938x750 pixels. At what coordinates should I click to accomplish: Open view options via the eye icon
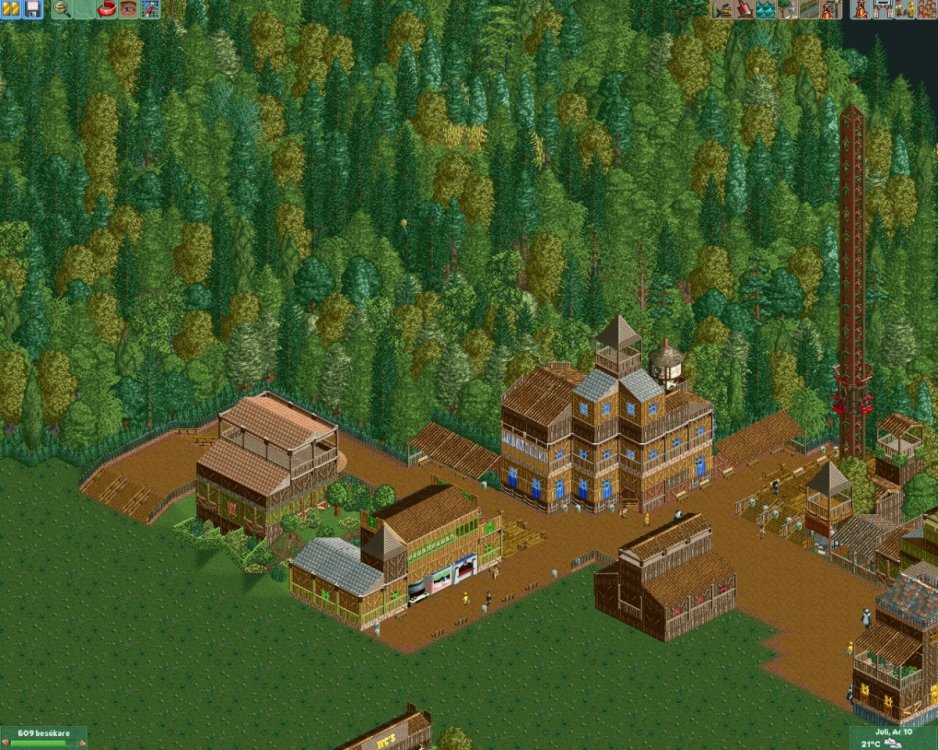pyautogui.click(x=127, y=9)
